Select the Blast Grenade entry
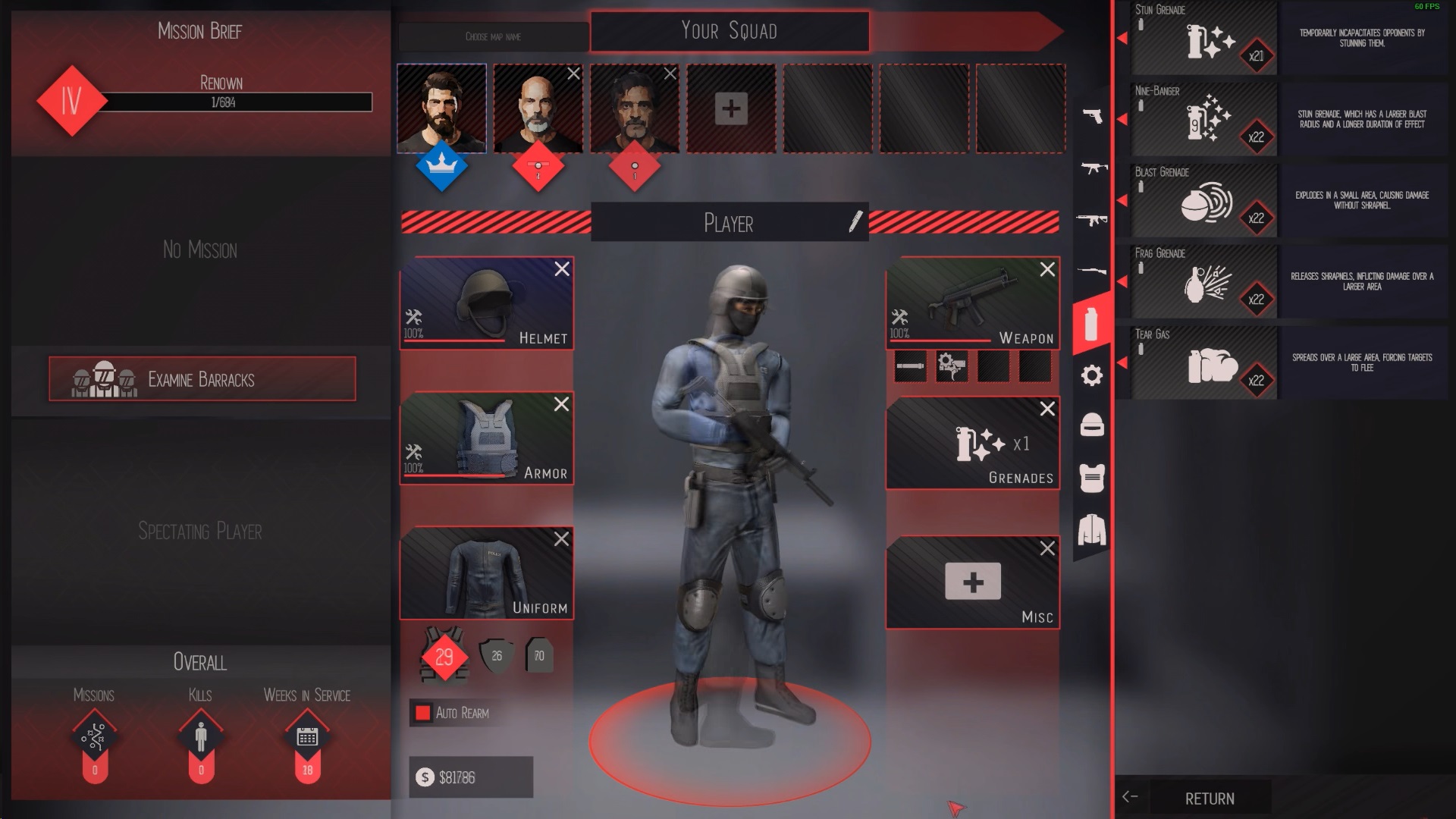Viewport: 1456px width, 819px height. click(x=1204, y=202)
